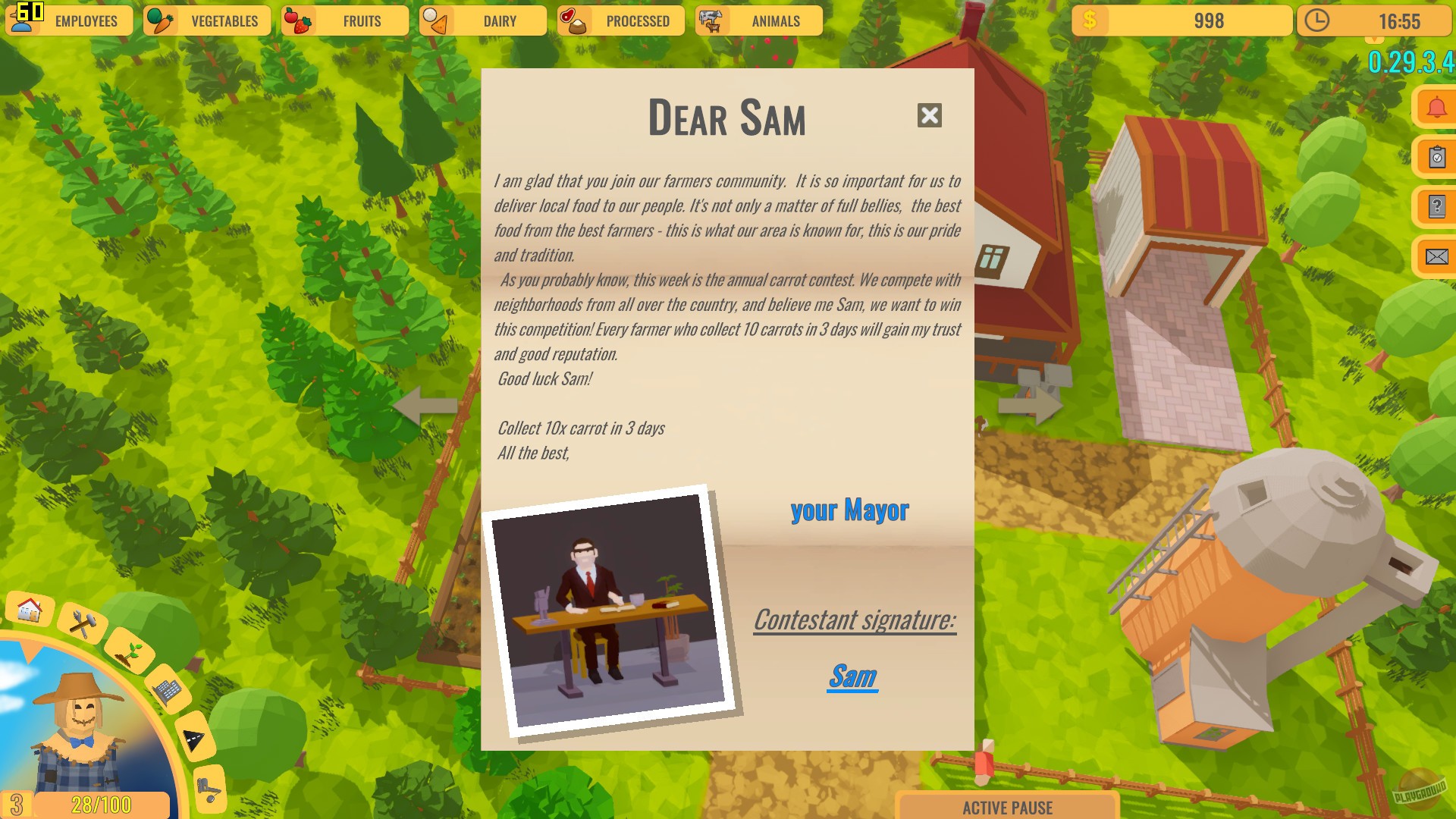Viewport: 1456px width, 819px height.
Task: Select the road building icon
Action: click(195, 734)
